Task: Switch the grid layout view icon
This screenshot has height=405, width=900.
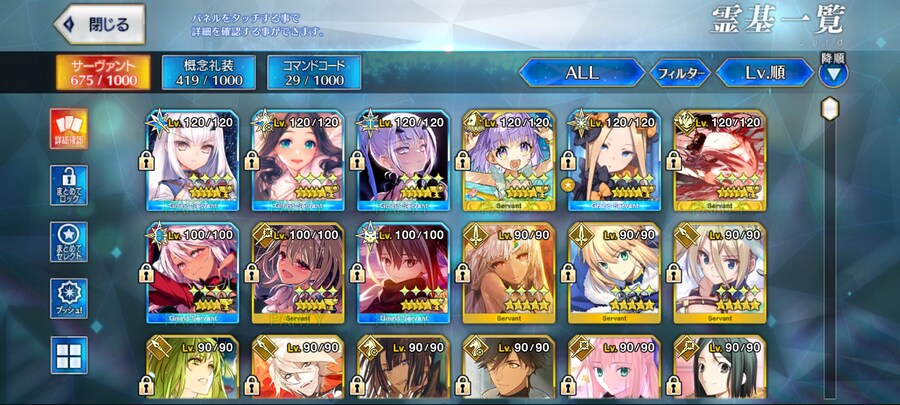Action: (69, 356)
